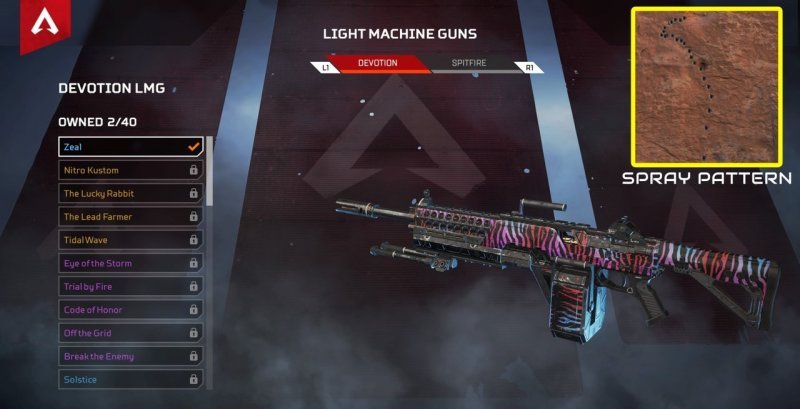Image resolution: width=800 pixels, height=409 pixels.
Task: Select the Solstice skin
Action: coord(130,379)
